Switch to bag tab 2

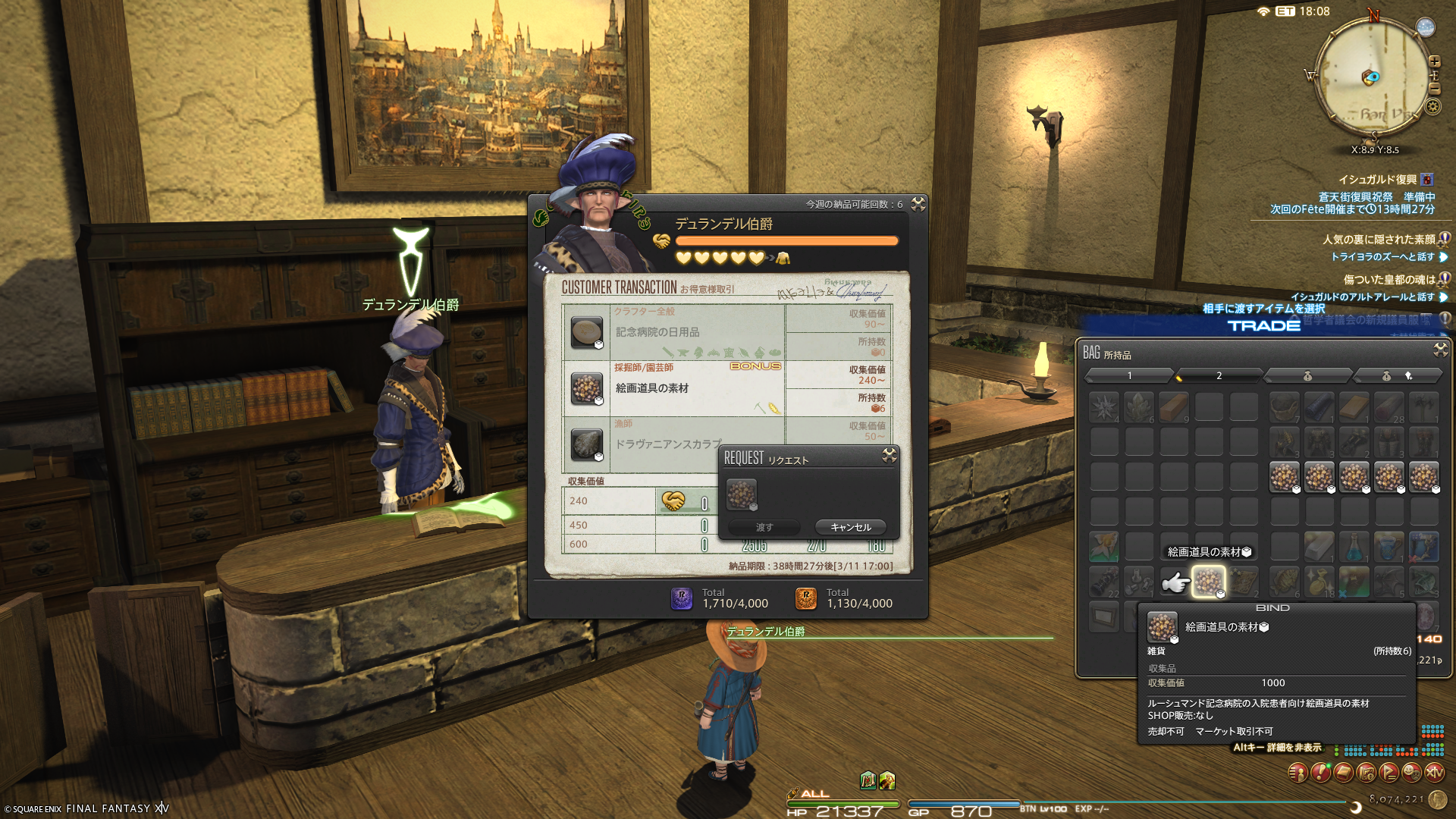pos(1219,375)
